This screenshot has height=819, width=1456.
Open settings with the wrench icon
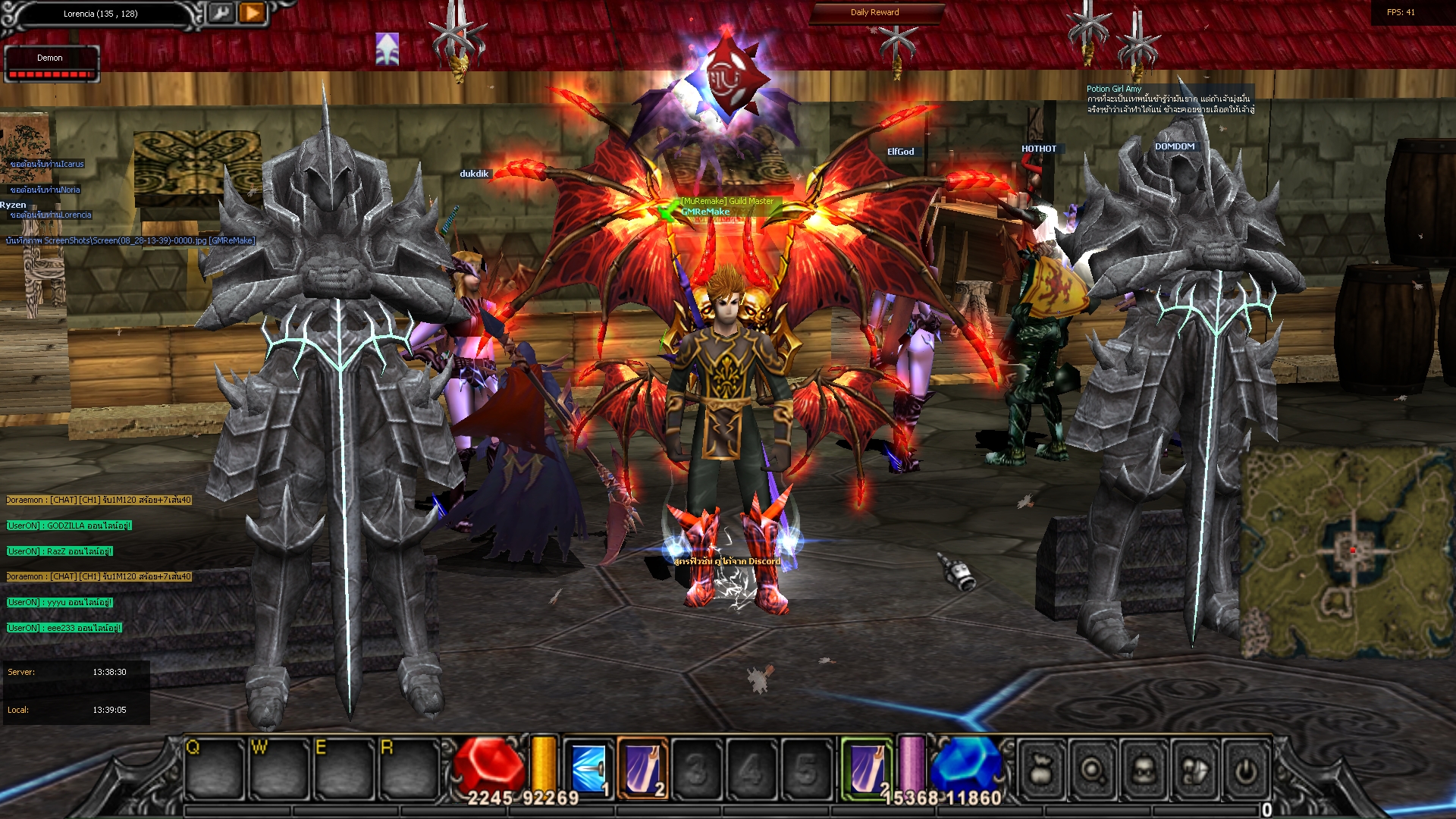coord(222,14)
